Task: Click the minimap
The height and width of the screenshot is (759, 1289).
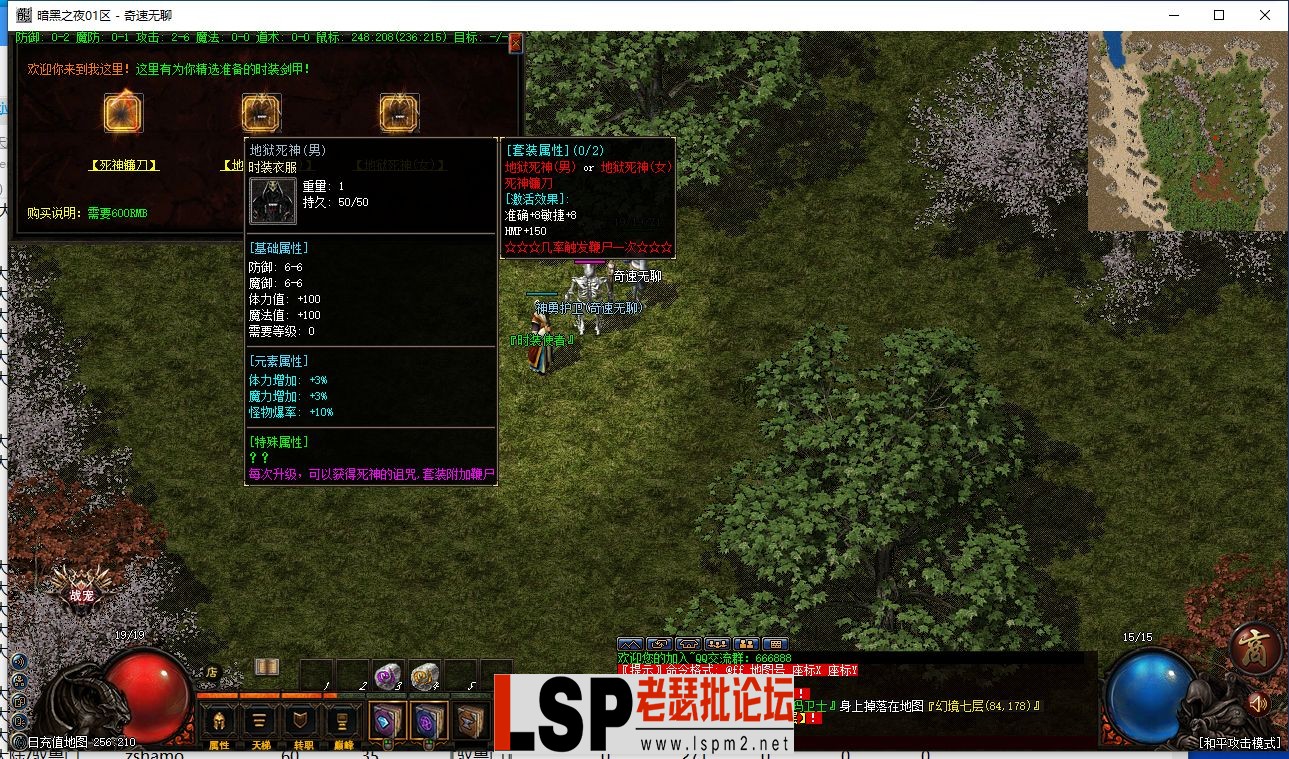Action: point(1187,131)
